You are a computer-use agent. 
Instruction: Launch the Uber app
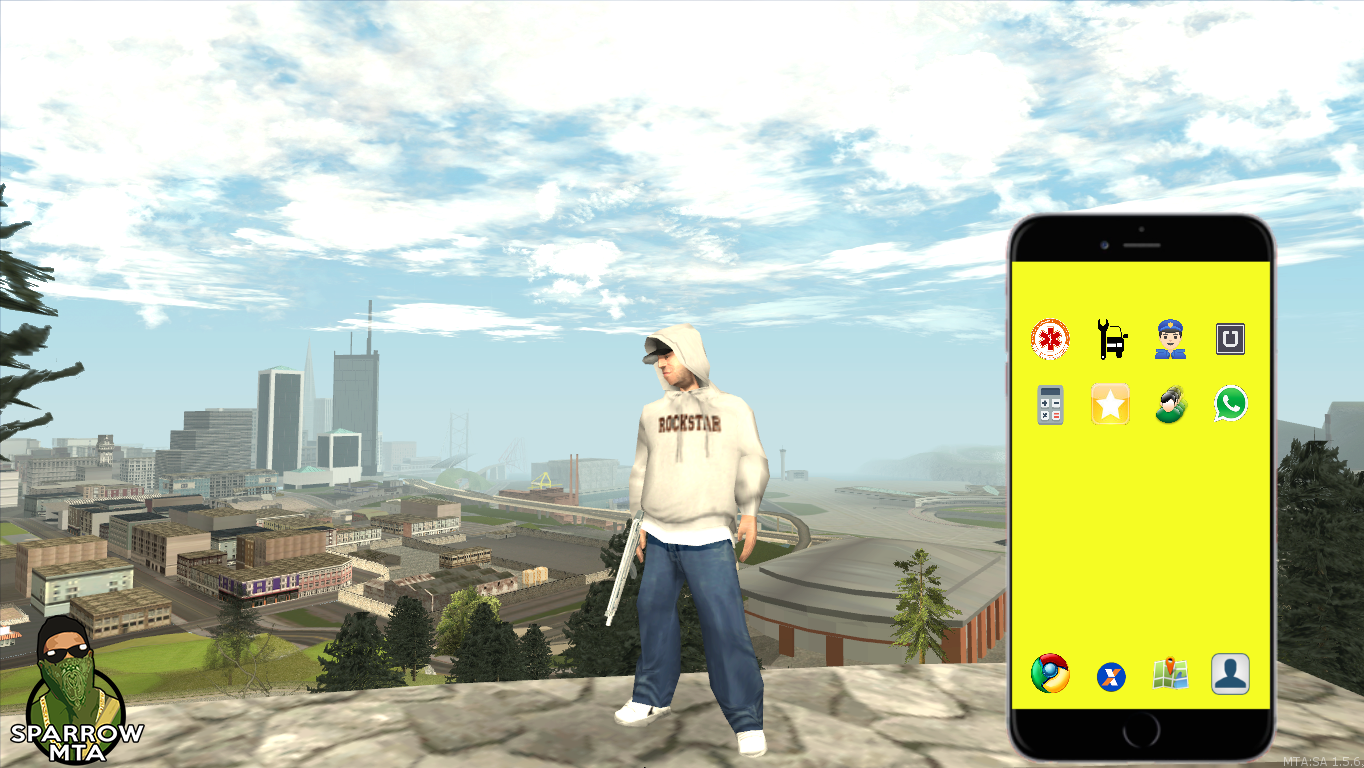point(1229,339)
